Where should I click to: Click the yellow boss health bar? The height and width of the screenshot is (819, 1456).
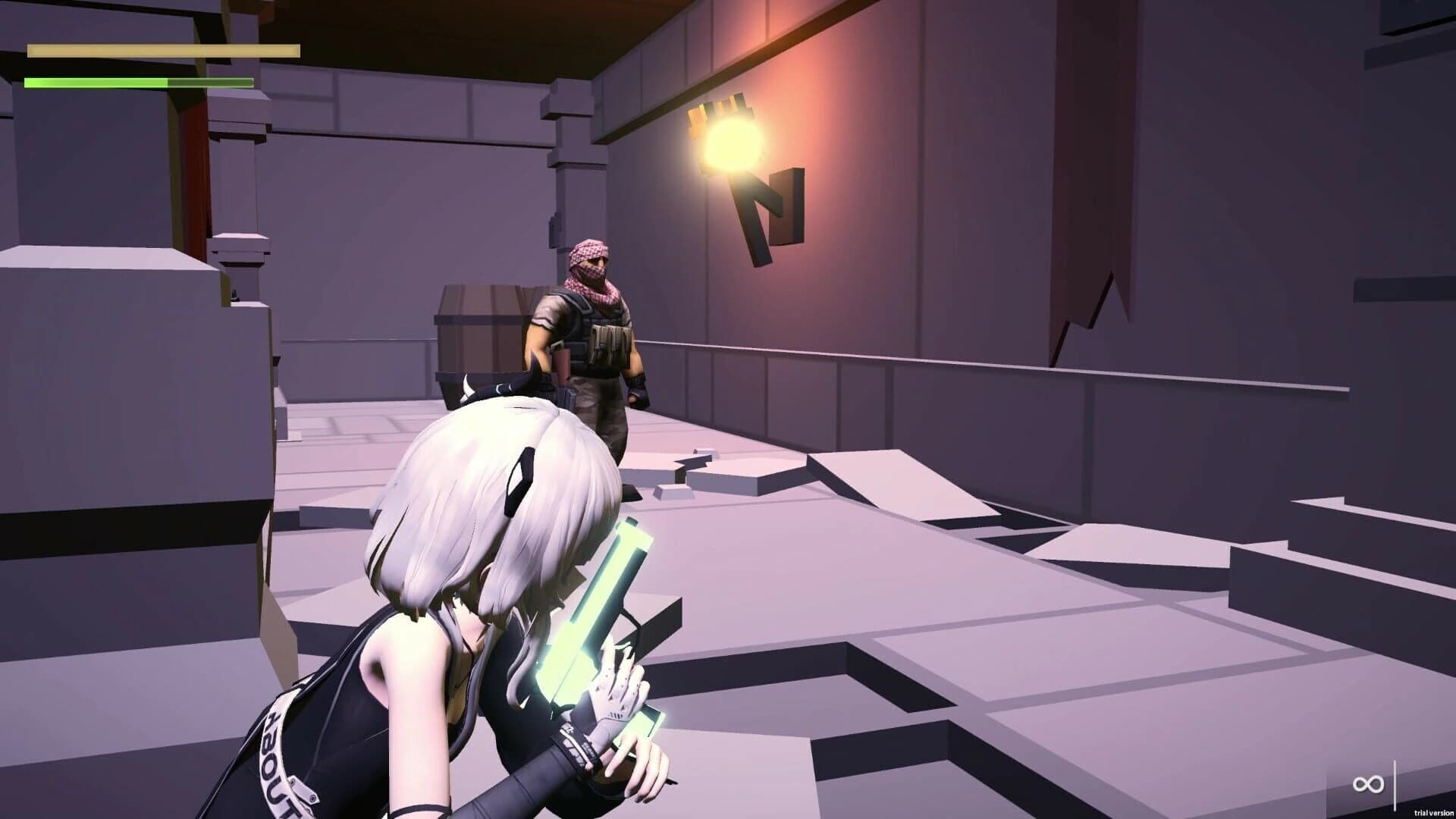(x=163, y=52)
